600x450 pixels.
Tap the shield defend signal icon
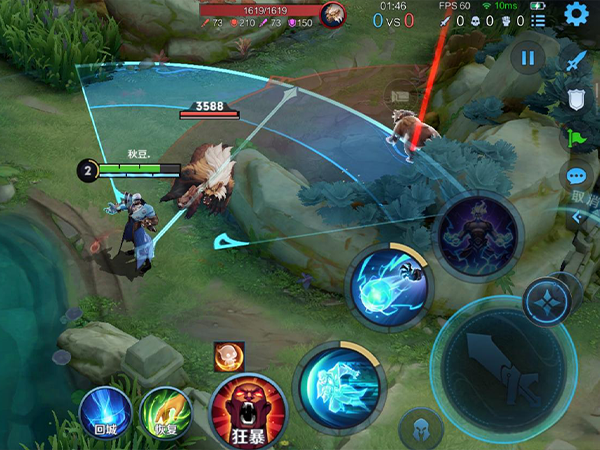click(x=575, y=99)
